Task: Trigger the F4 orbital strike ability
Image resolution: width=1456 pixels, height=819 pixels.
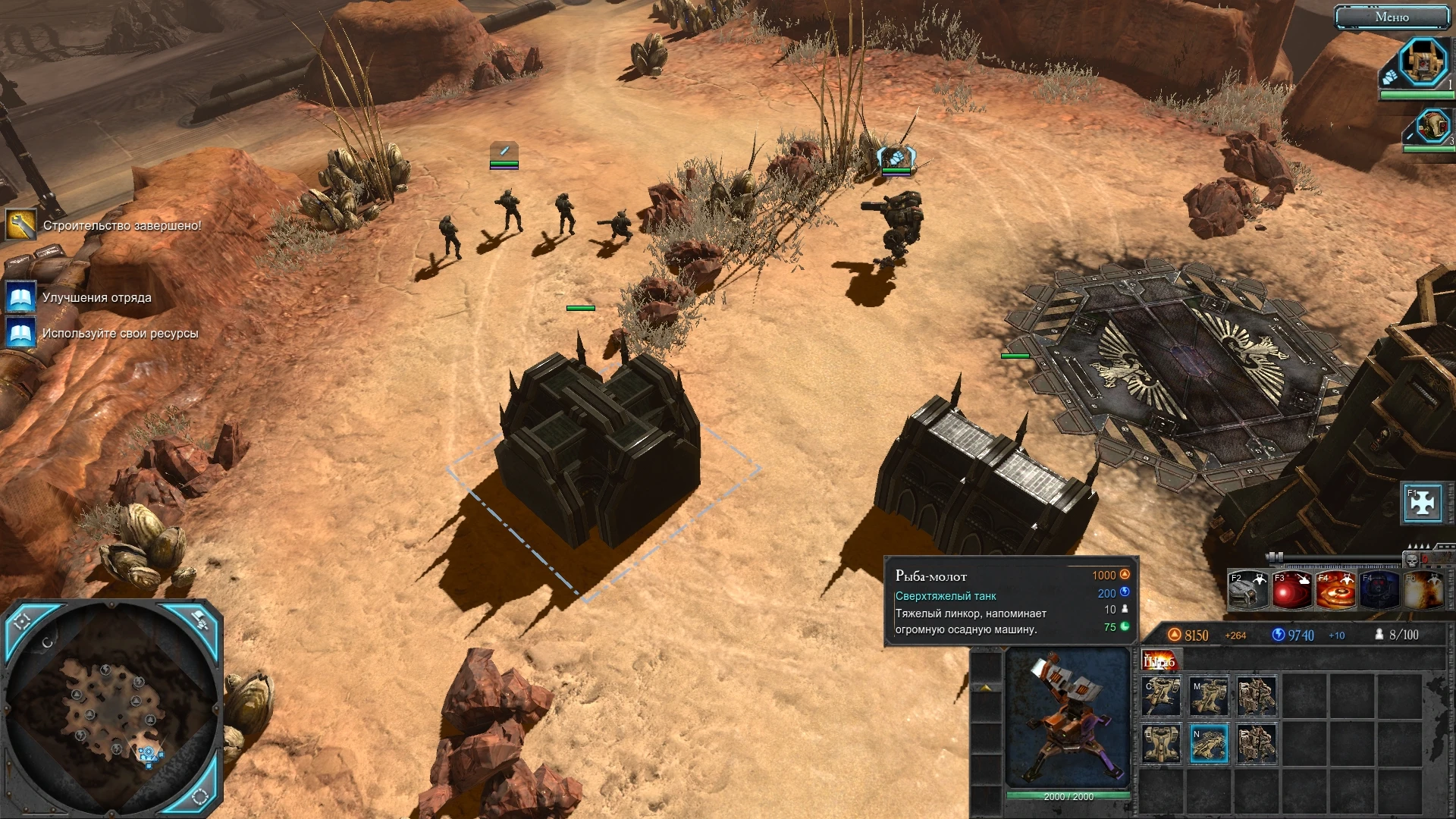Action: (x=1336, y=590)
